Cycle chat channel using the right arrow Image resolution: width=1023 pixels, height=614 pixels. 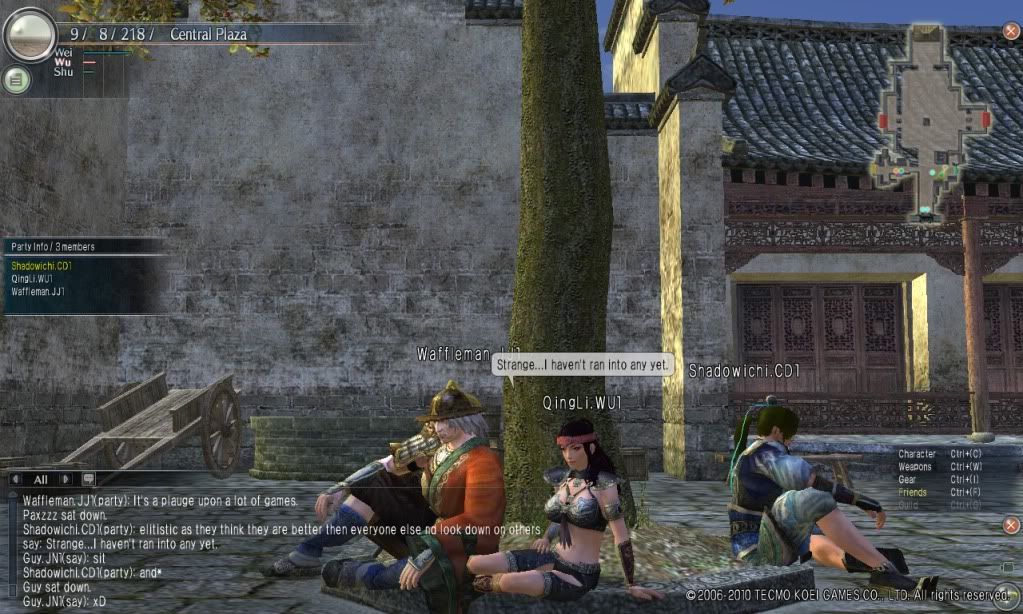point(66,479)
